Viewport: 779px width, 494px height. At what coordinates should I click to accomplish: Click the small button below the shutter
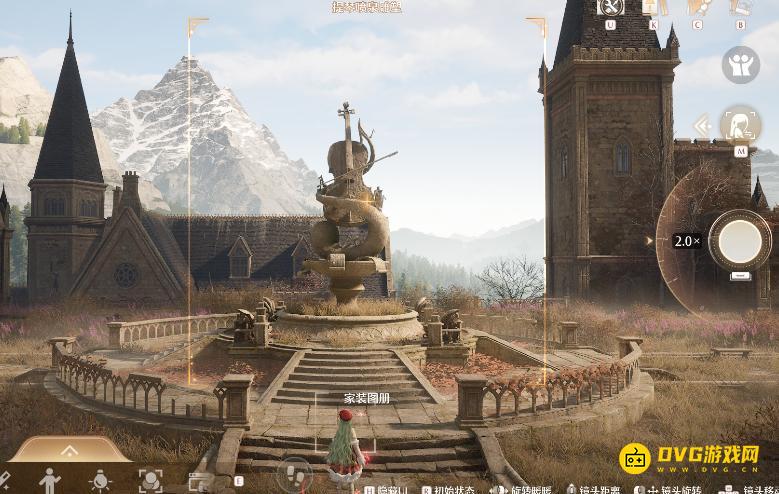740,276
